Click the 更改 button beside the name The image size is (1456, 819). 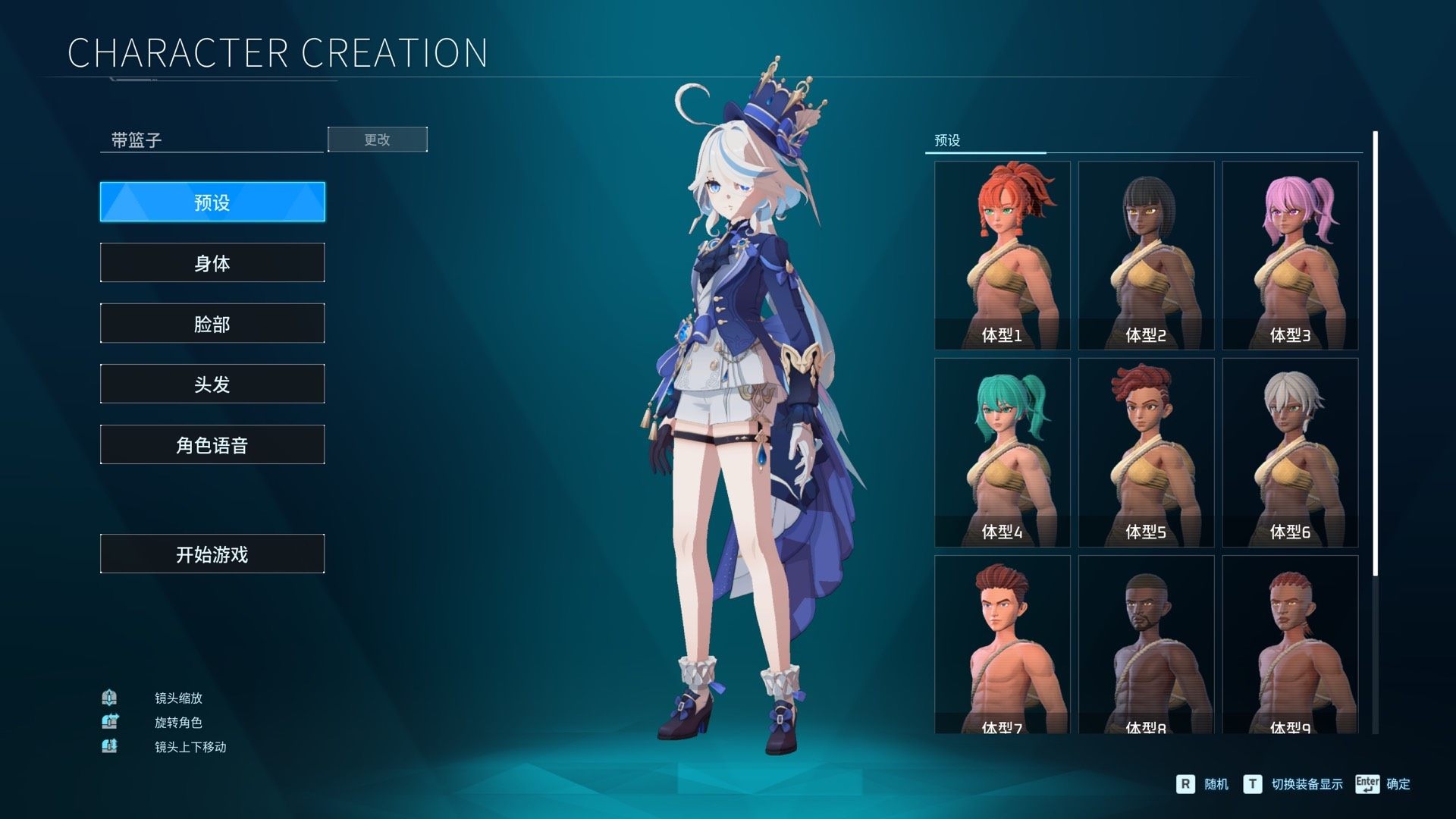[x=377, y=140]
